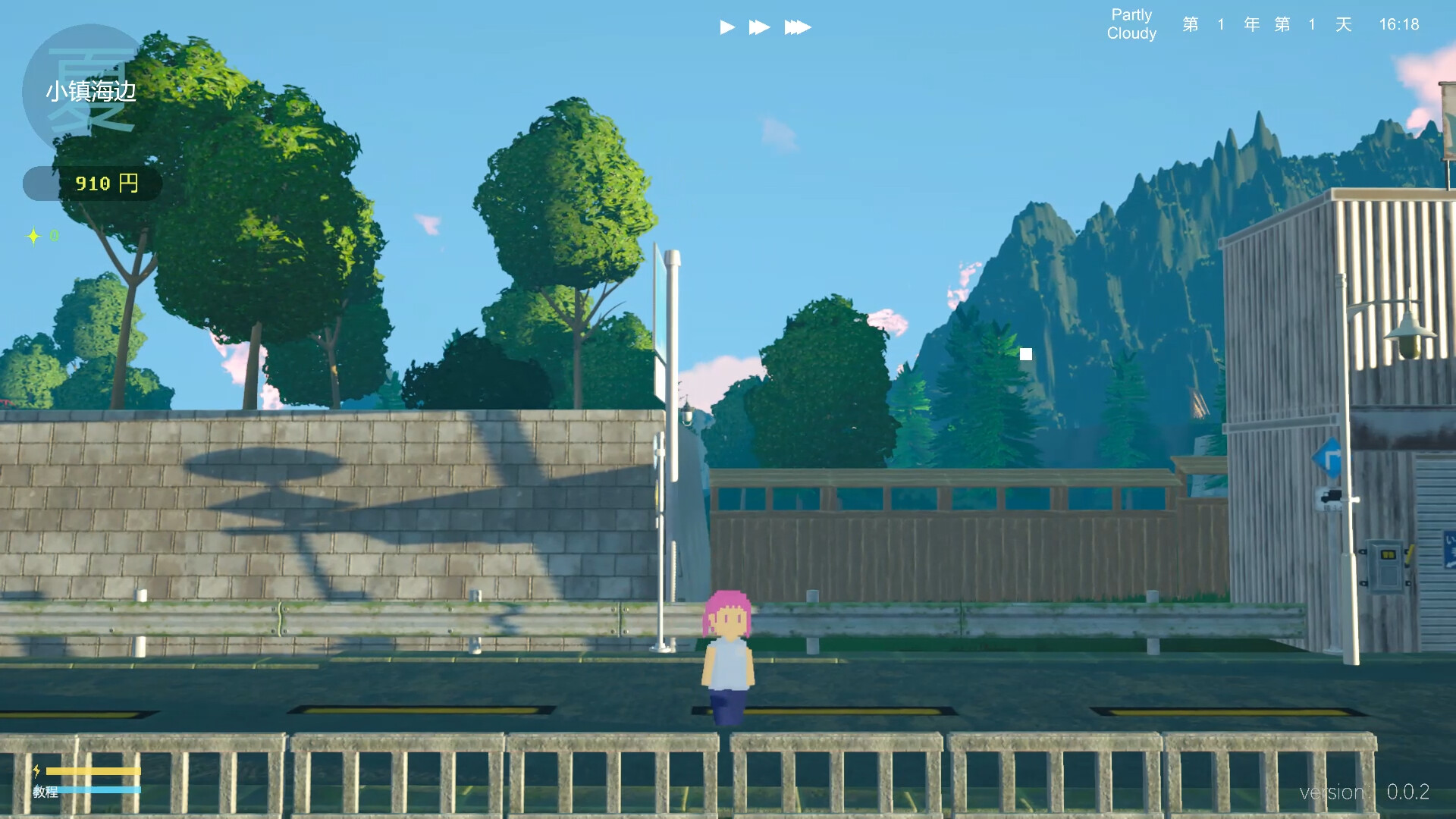Expand the 小镇海边 location banner
The width and height of the screenshot is (1456, 819).
(91, 91)
